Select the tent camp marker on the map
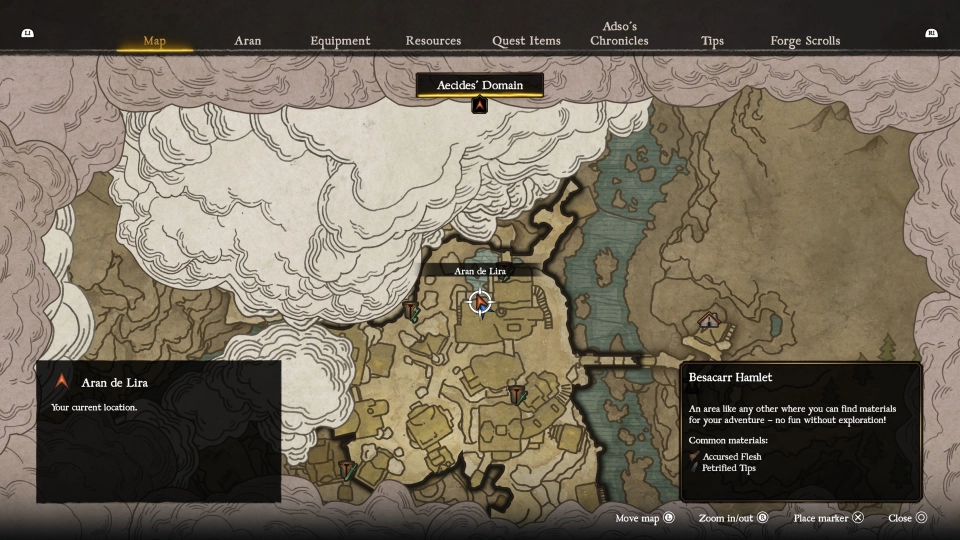 point(709,320)
